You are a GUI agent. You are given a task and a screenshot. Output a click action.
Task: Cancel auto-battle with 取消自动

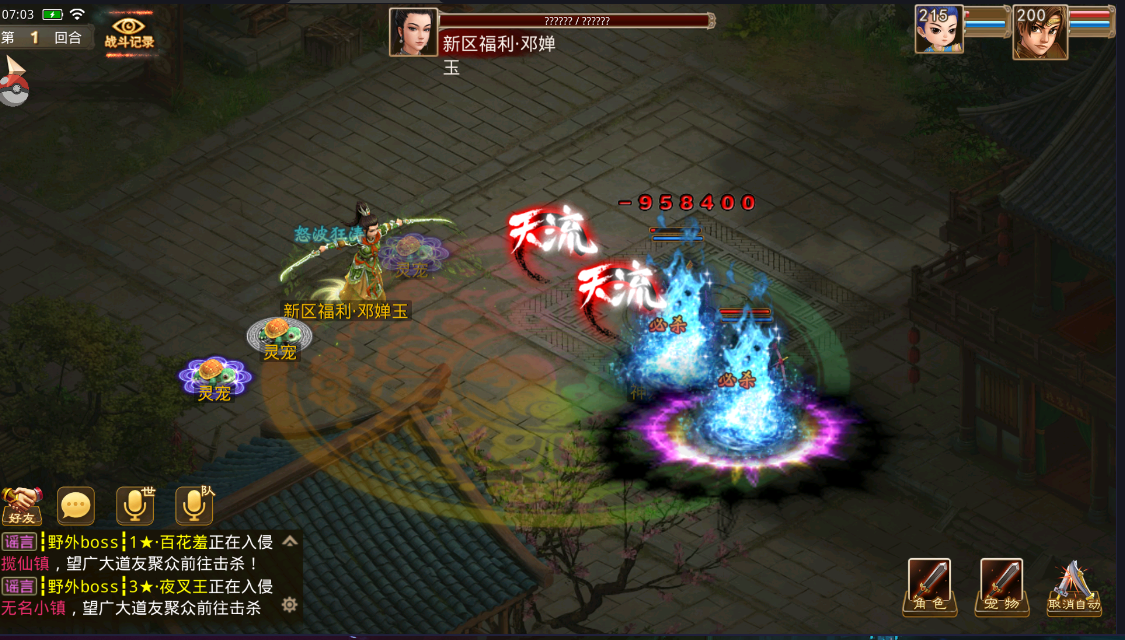[1073, 585]
